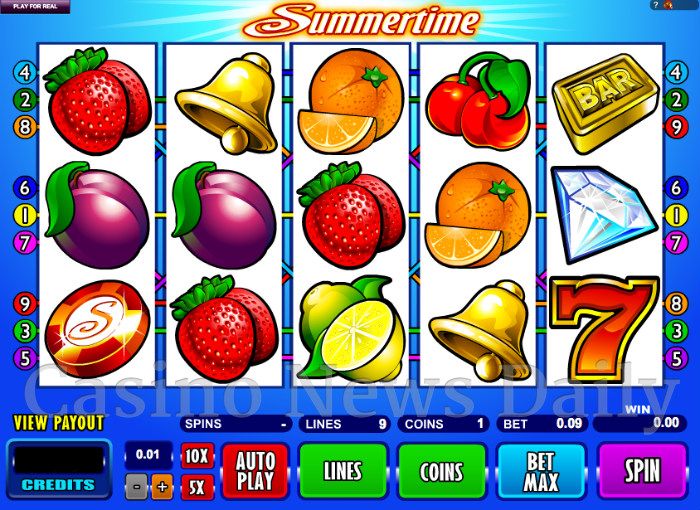Increase coin size with the plus button
This screenshot has width=700, height=510.
(x=163, y=488)
